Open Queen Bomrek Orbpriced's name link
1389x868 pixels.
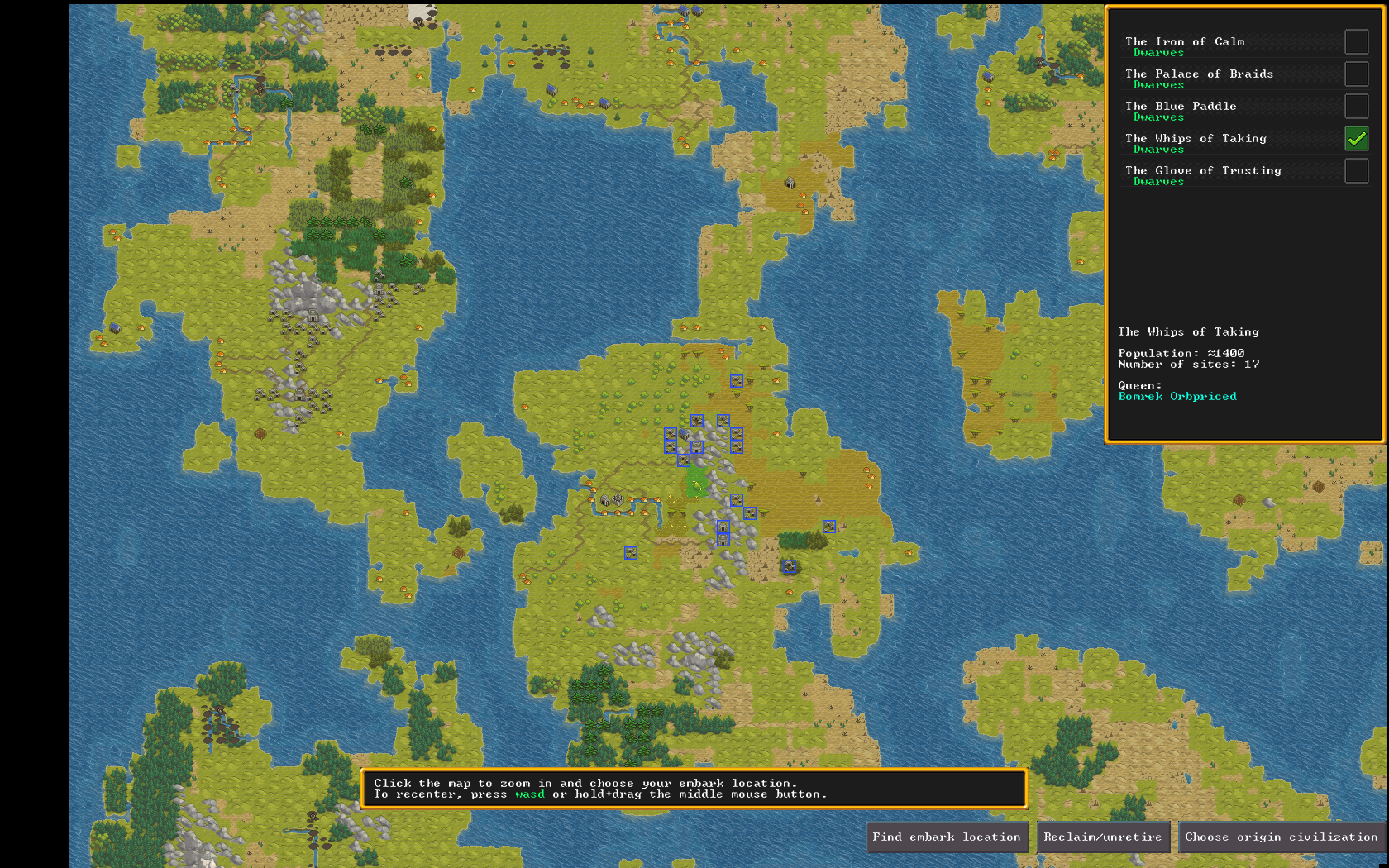[x=1177, y=397]
